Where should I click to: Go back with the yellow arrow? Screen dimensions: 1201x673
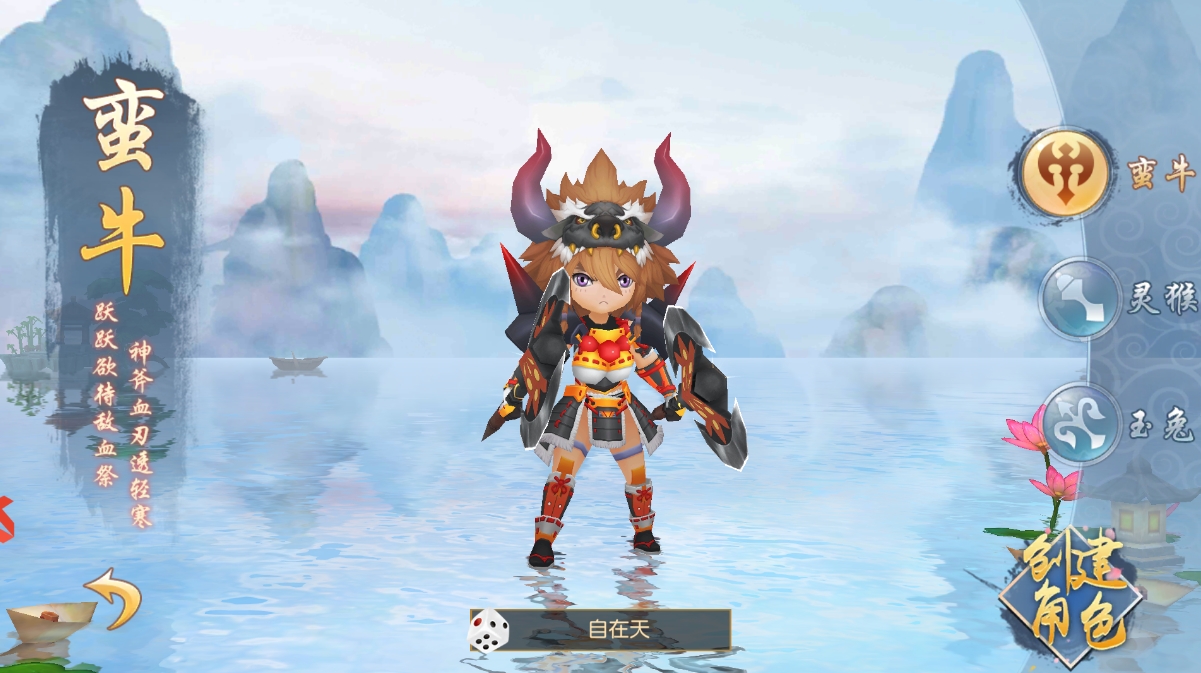(113, 597)
